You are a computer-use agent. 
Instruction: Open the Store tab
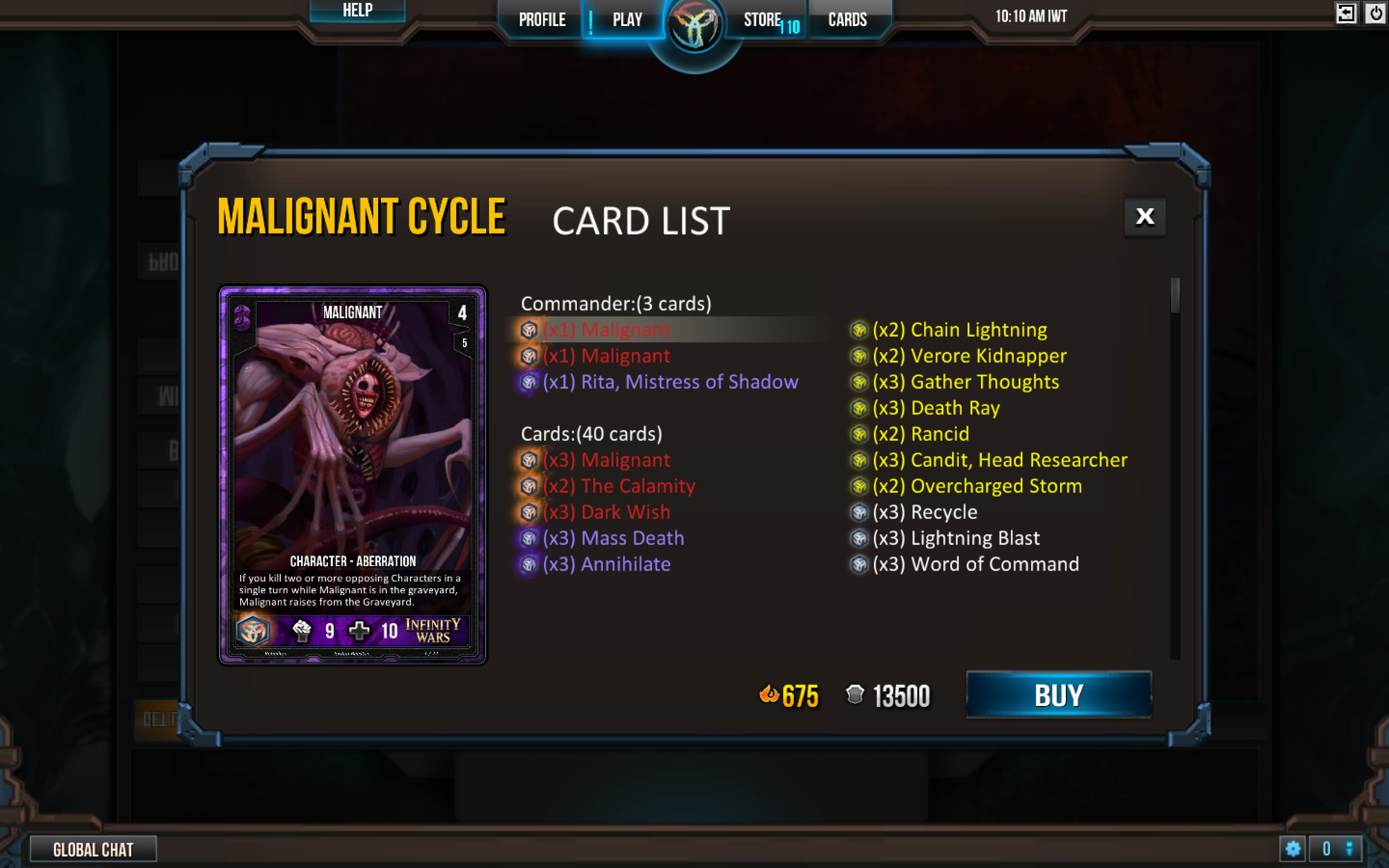(x=762, y=19)
